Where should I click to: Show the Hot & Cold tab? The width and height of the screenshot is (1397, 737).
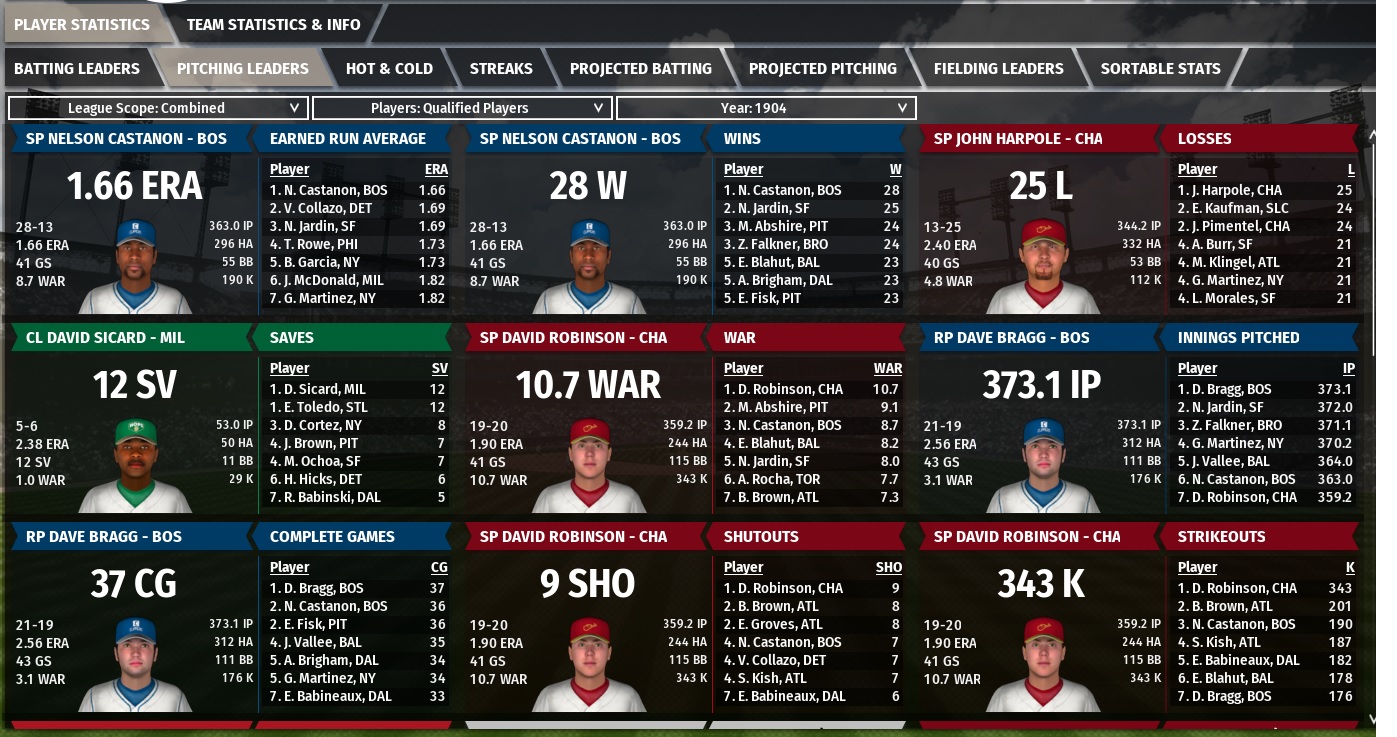(x=389, y=69)
